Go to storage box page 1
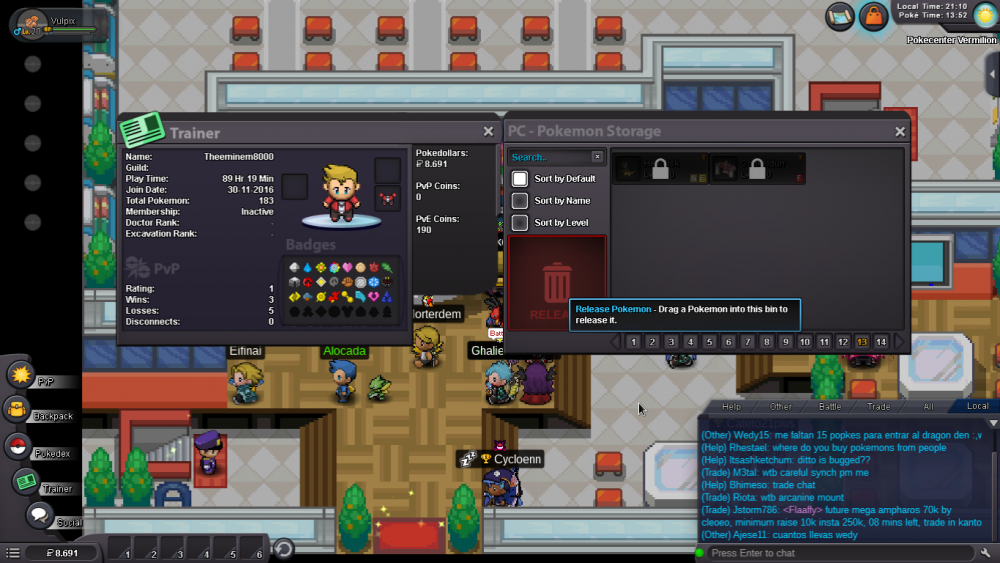The height and width of the screenshot is (563, 1000). pos(633,342)
